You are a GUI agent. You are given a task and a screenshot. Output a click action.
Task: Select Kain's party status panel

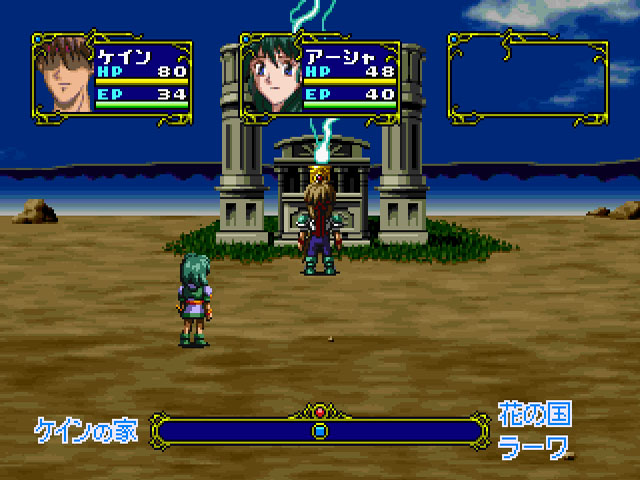click(112, 76)
